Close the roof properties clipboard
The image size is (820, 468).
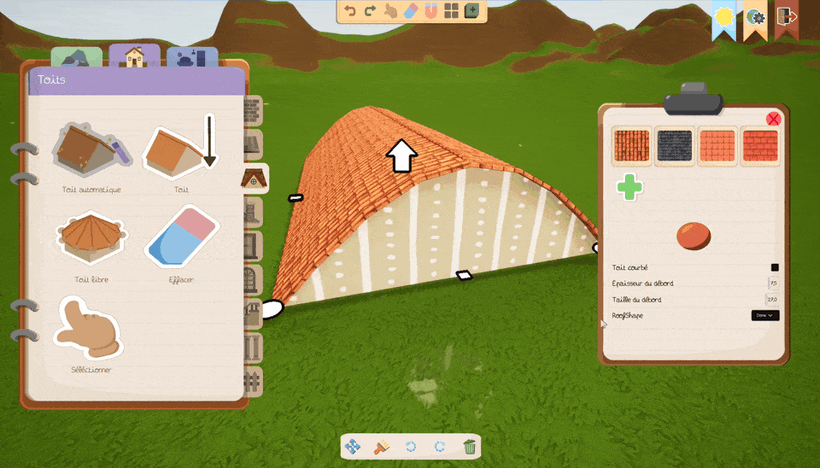773,119
